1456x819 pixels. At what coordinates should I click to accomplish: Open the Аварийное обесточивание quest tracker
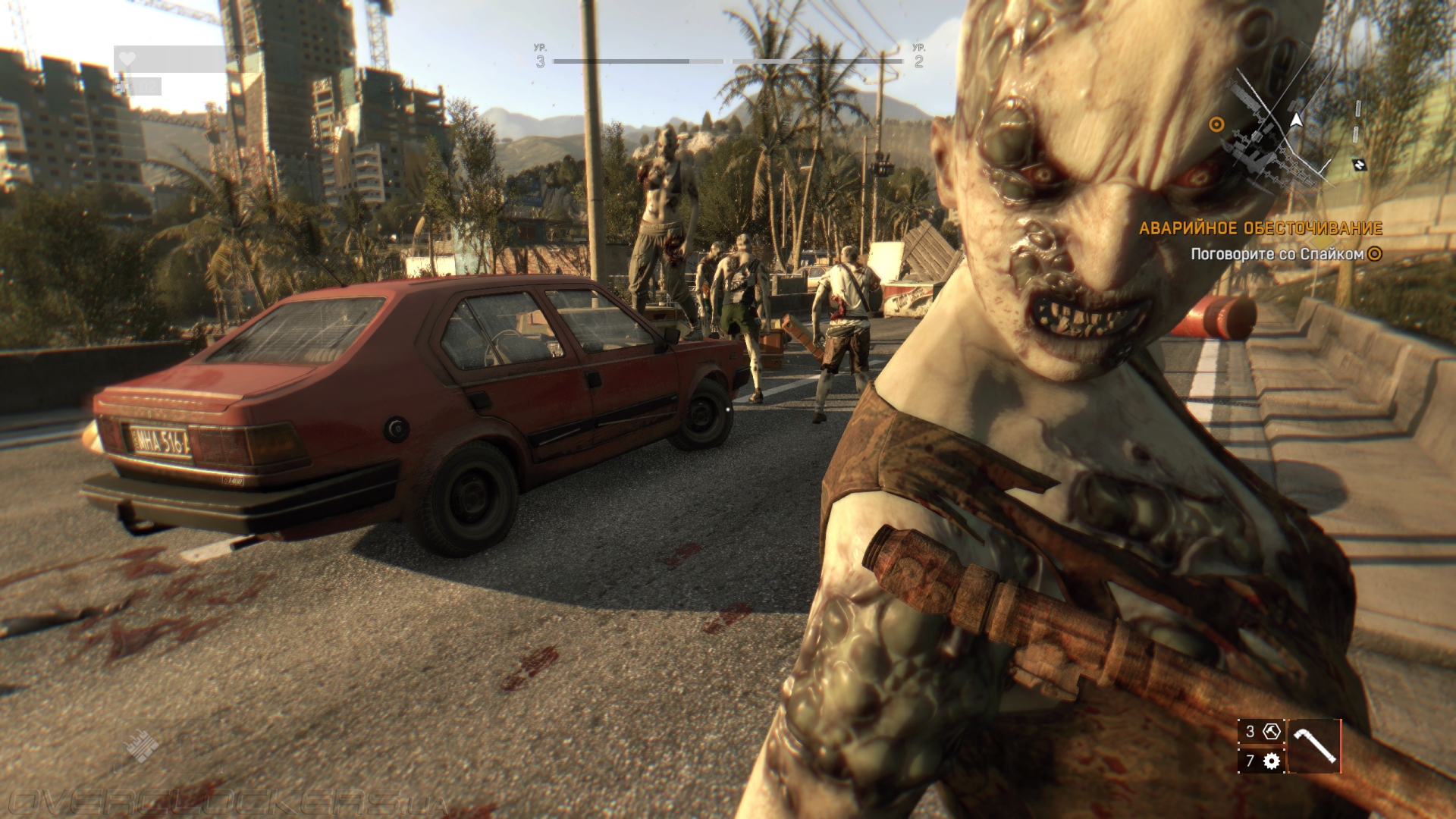(1260, 227)
